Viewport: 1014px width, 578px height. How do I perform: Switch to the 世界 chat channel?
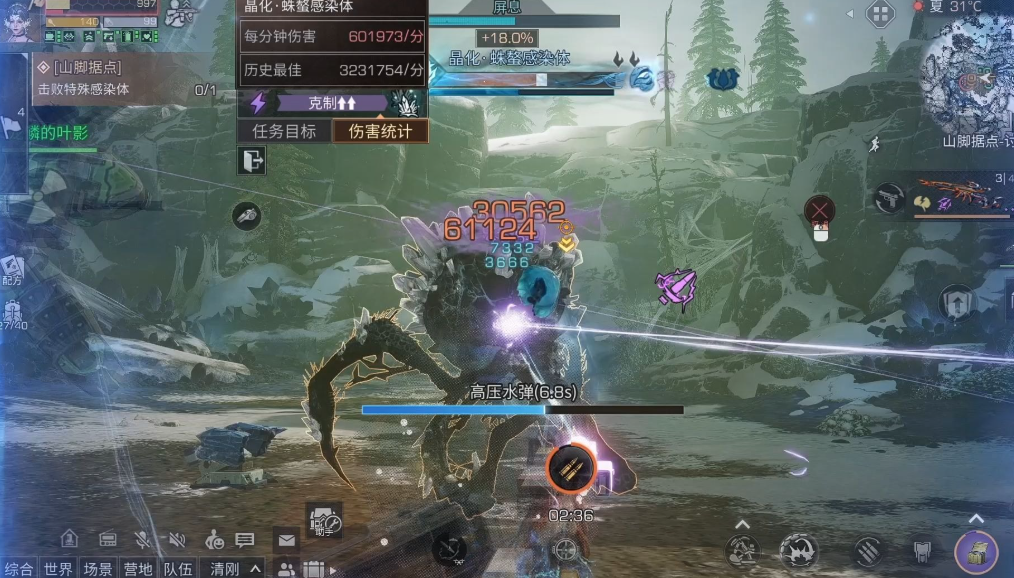58,569
